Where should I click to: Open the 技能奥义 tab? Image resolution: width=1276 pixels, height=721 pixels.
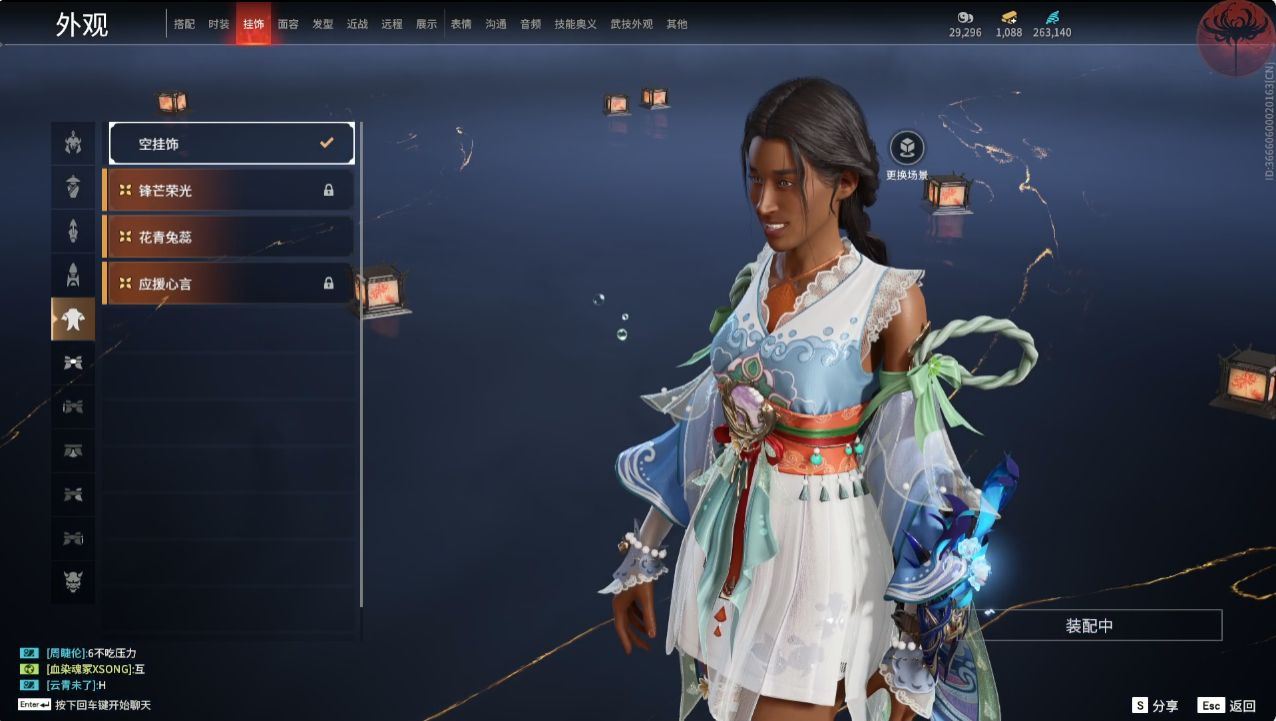(x=575, y=24)
